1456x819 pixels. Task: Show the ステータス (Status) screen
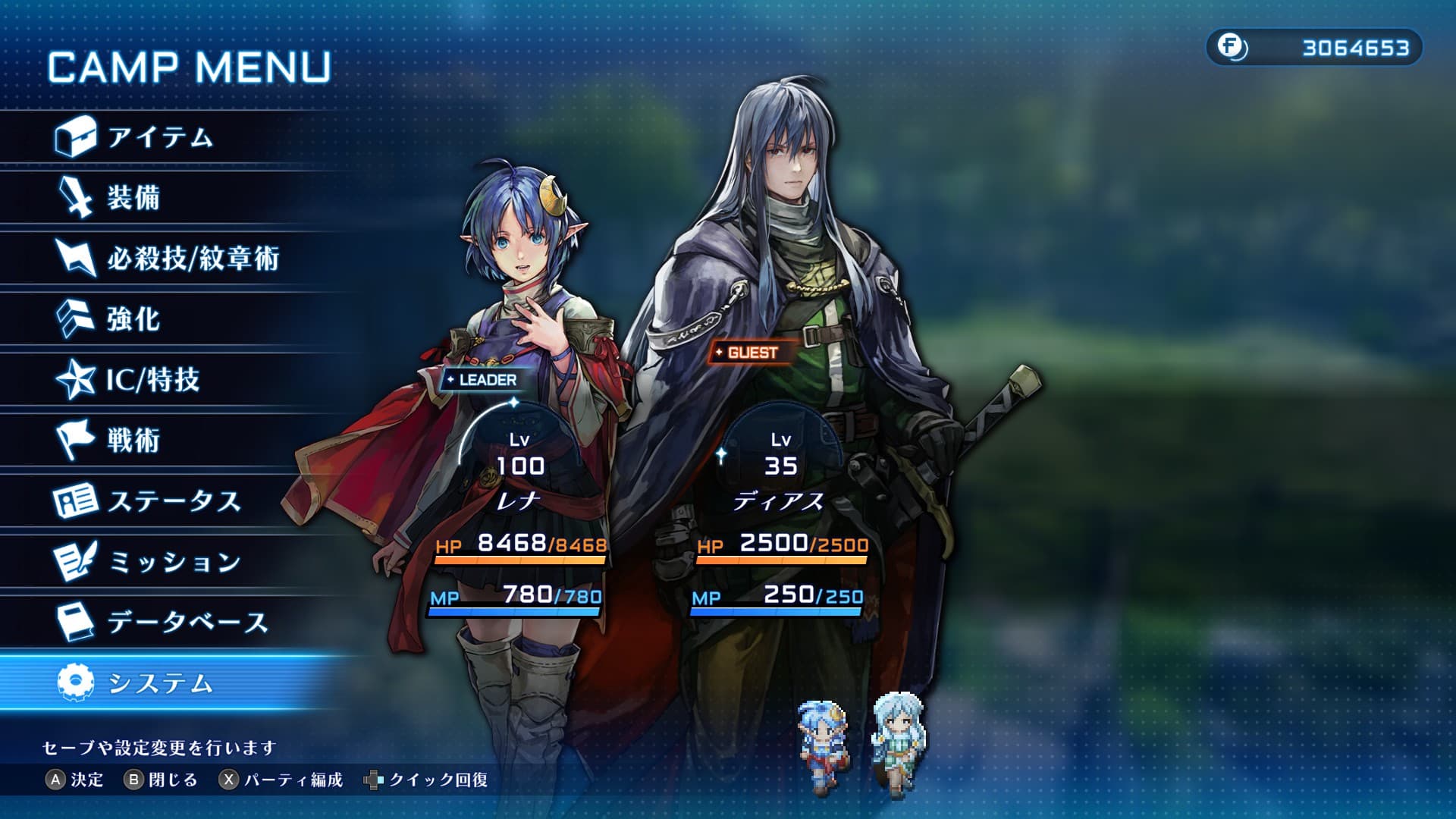(174, 501)
